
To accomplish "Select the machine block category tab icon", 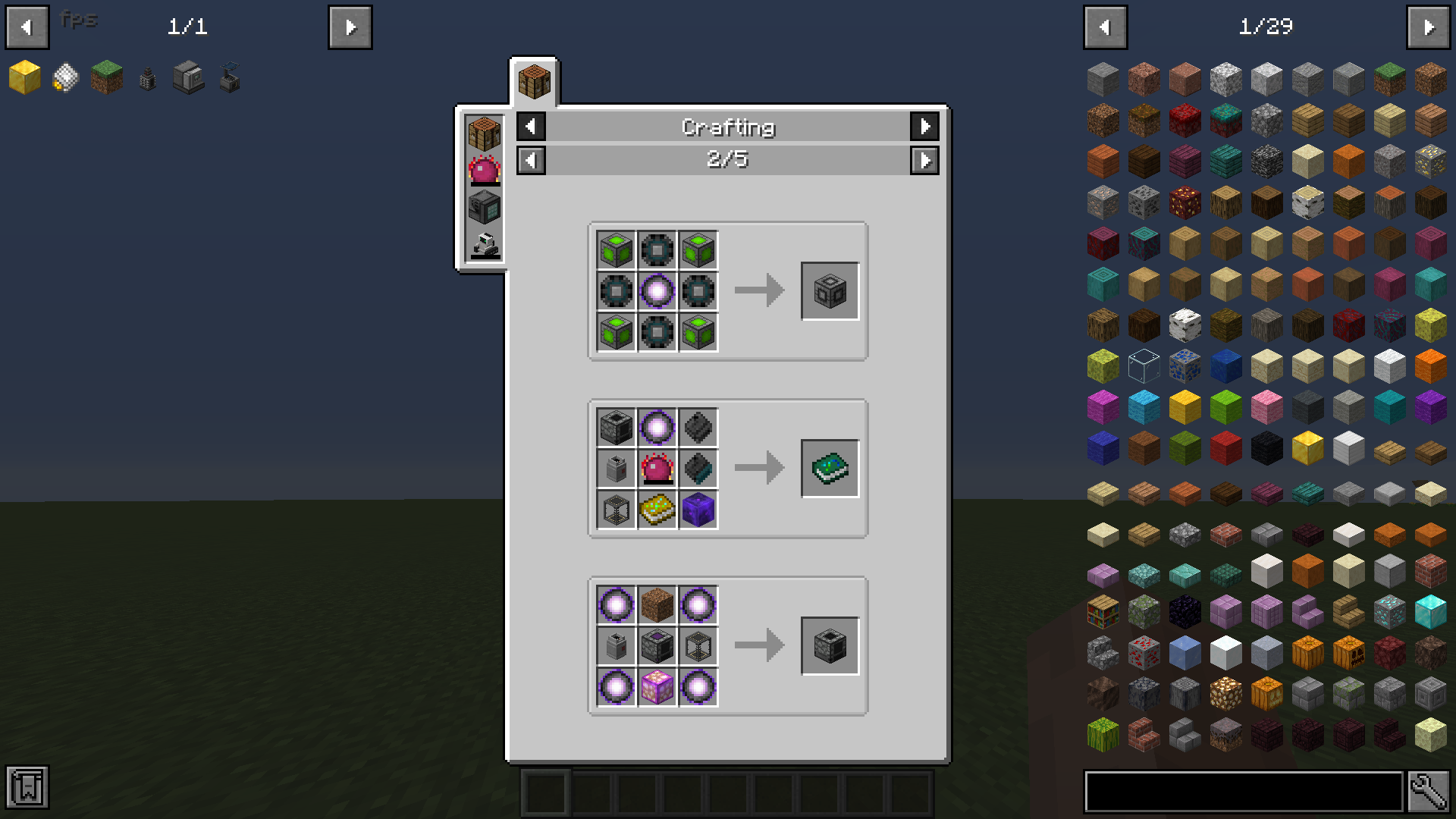I will tap(484, 206).
